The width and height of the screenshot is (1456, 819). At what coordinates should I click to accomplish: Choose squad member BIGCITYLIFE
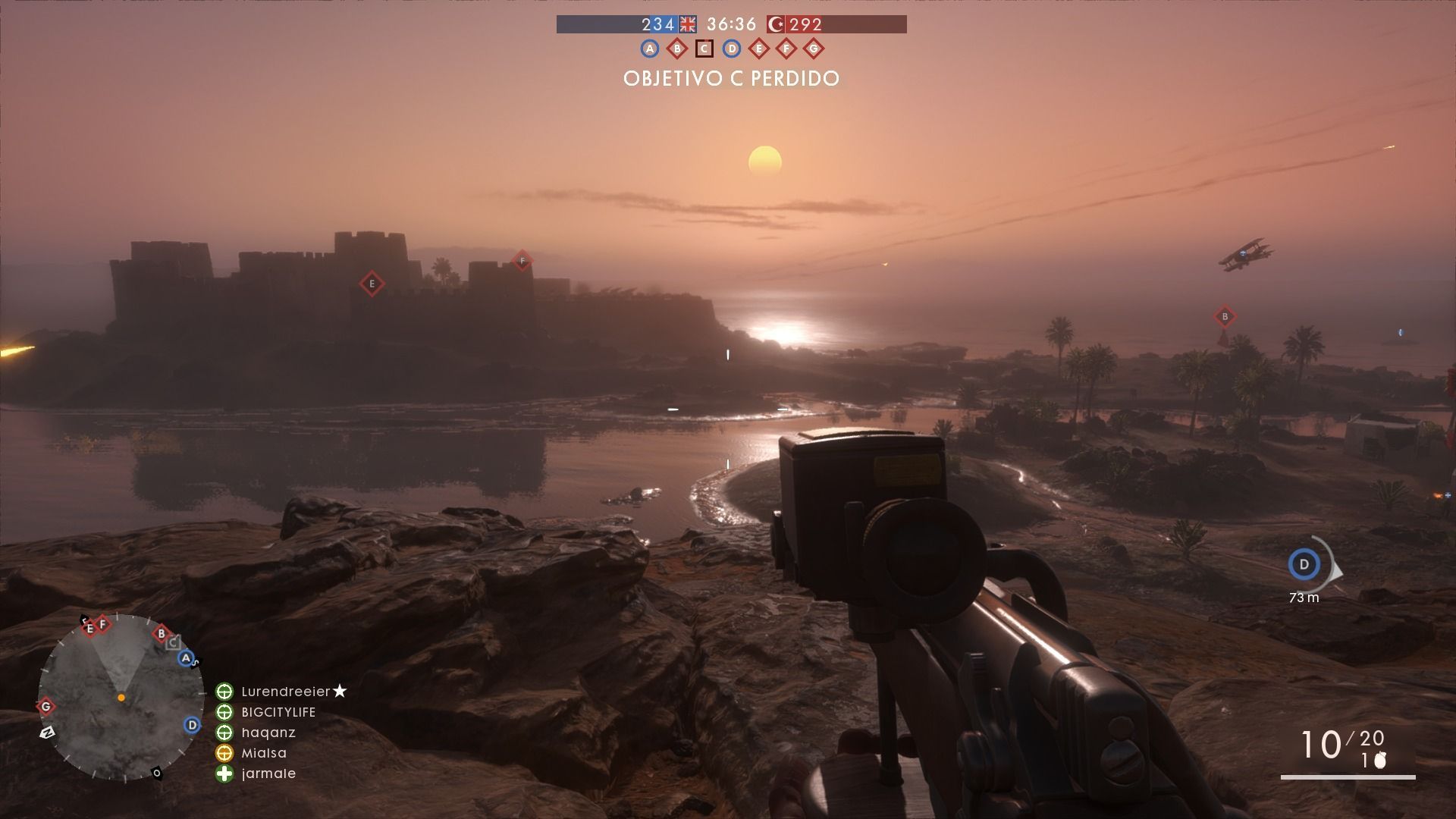tap(278, 712)
